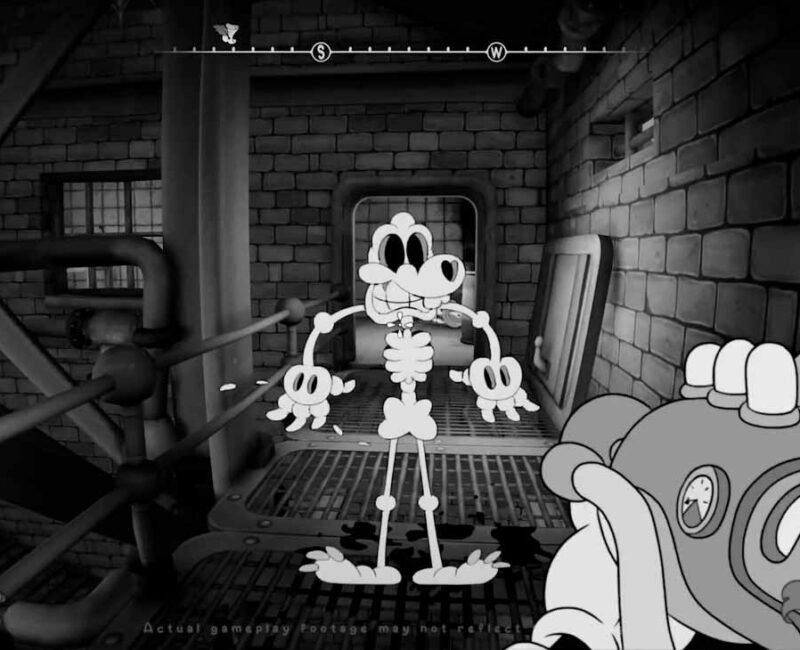Select the W heading marker on the compass
This screenshot has height=650, width=800.
click(496, 51)
